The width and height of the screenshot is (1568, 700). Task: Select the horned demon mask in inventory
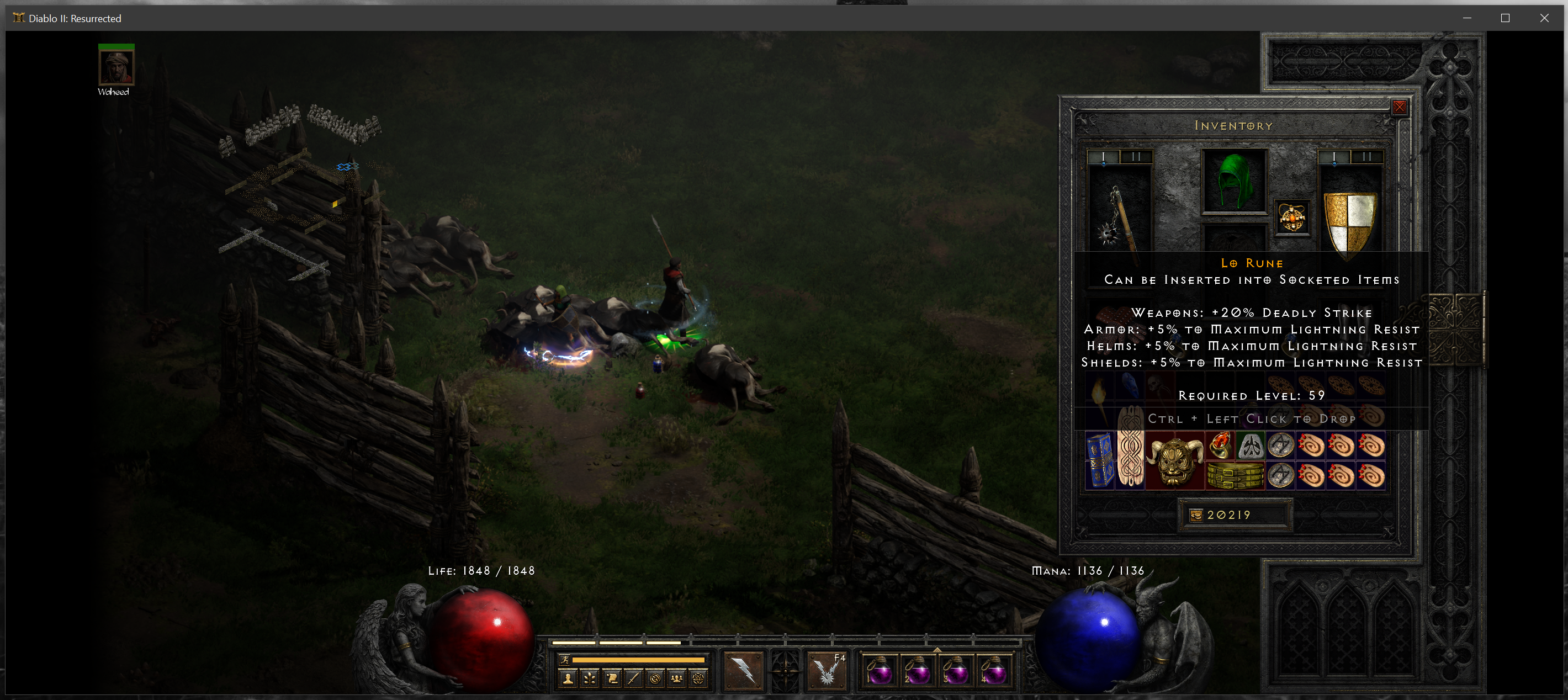1175,461
